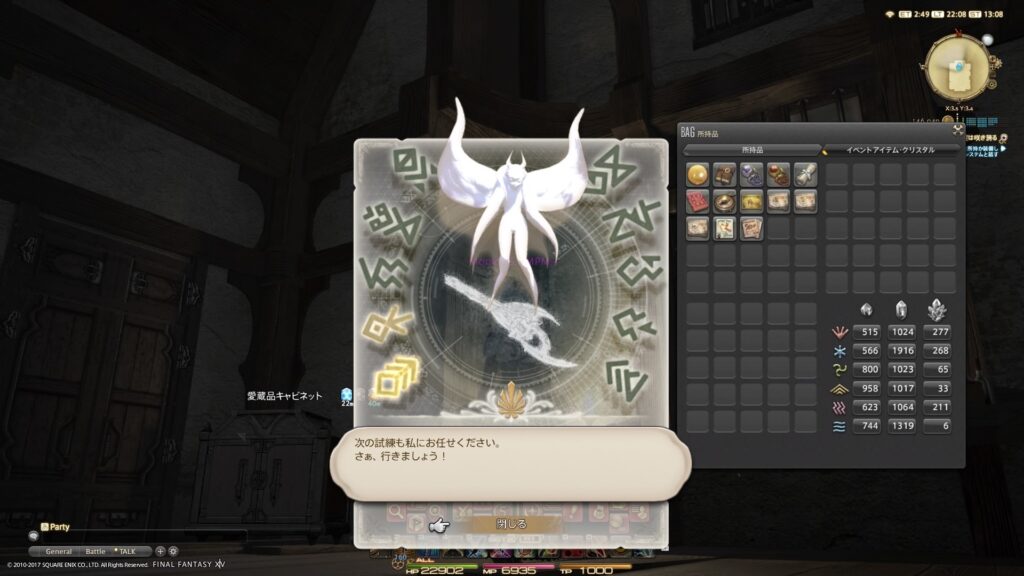Screen dimensions: 1024x576
Task: Add a new chat tab with plus button
Action: coord(160,551)
